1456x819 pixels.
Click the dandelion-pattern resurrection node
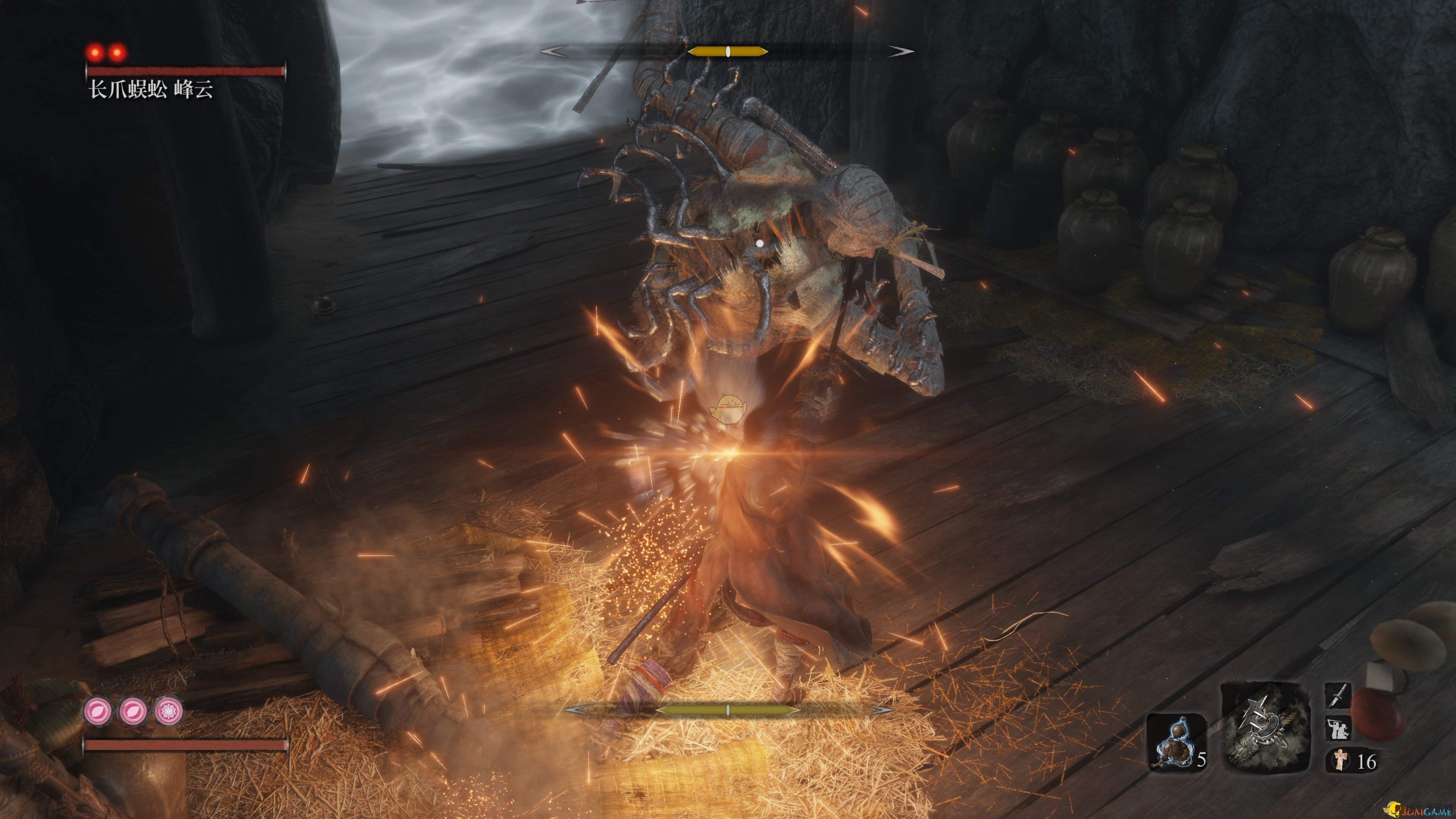168,711
